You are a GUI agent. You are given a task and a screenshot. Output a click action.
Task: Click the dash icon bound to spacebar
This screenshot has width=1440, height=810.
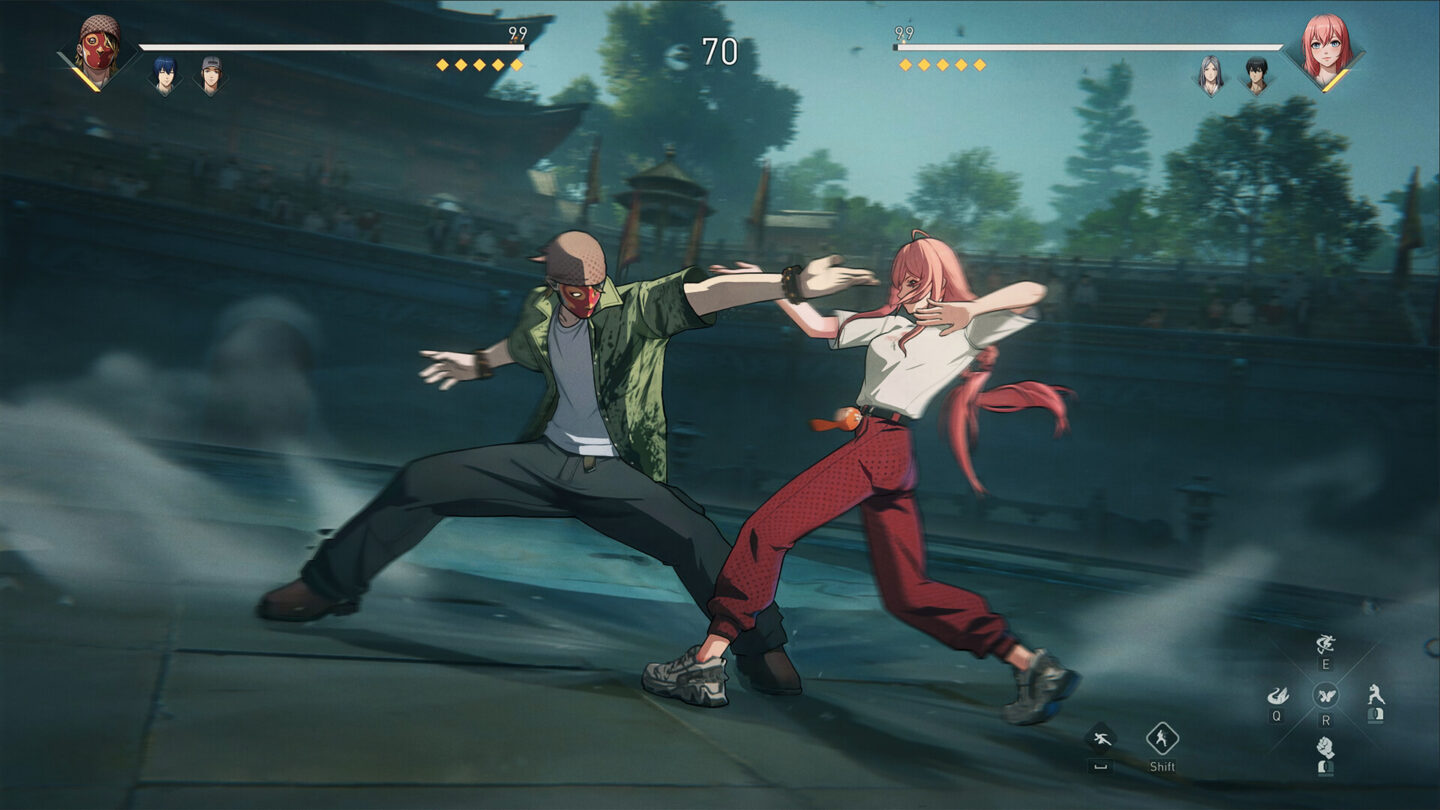click(1101, 738)
